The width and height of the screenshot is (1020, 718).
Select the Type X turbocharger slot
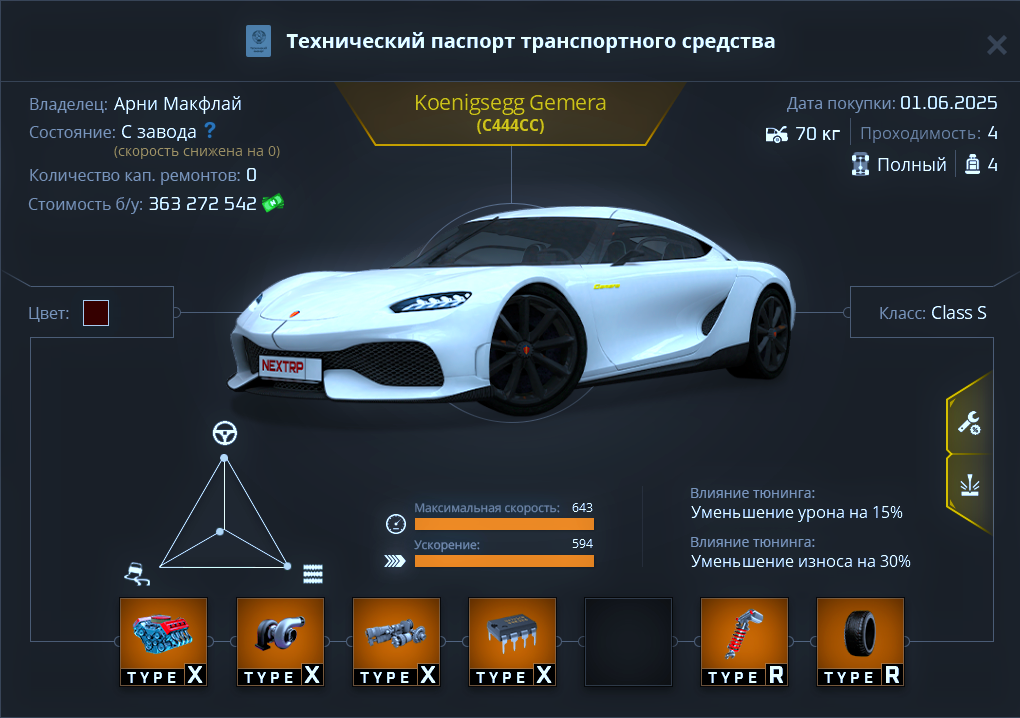279,641
